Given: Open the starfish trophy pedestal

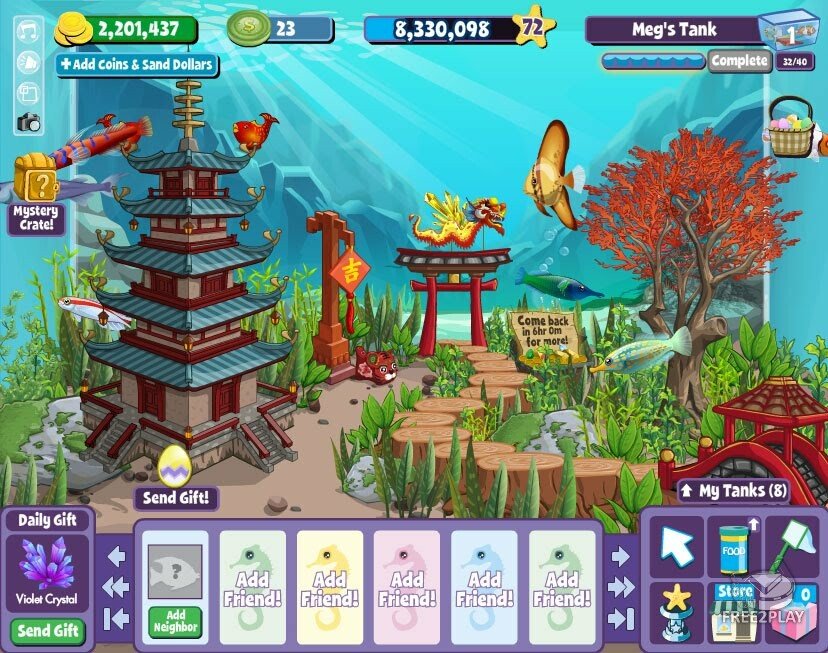Looking at the screenshot, I should [x=676, y=610].
